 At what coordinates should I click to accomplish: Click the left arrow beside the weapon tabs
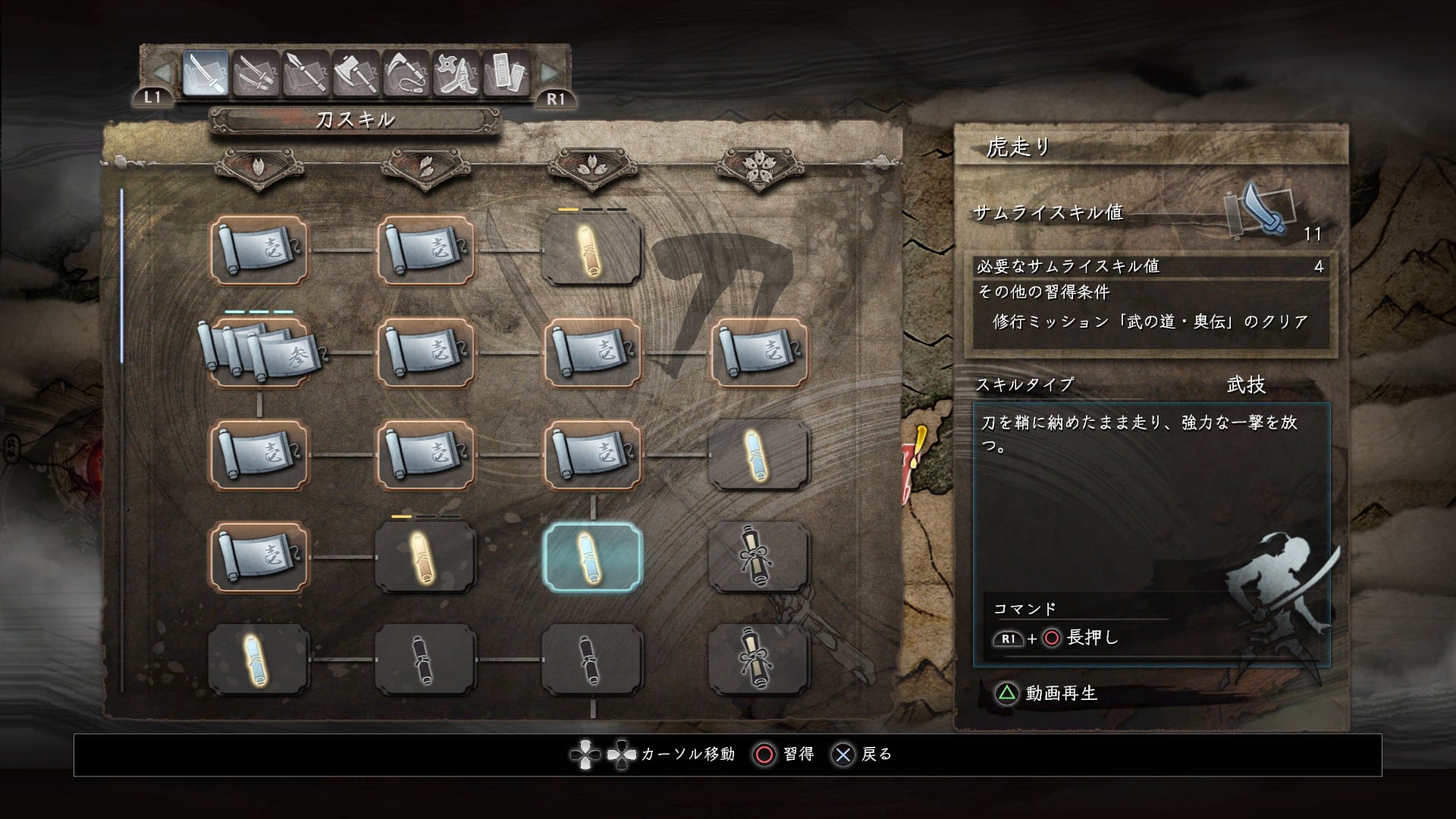162,73
